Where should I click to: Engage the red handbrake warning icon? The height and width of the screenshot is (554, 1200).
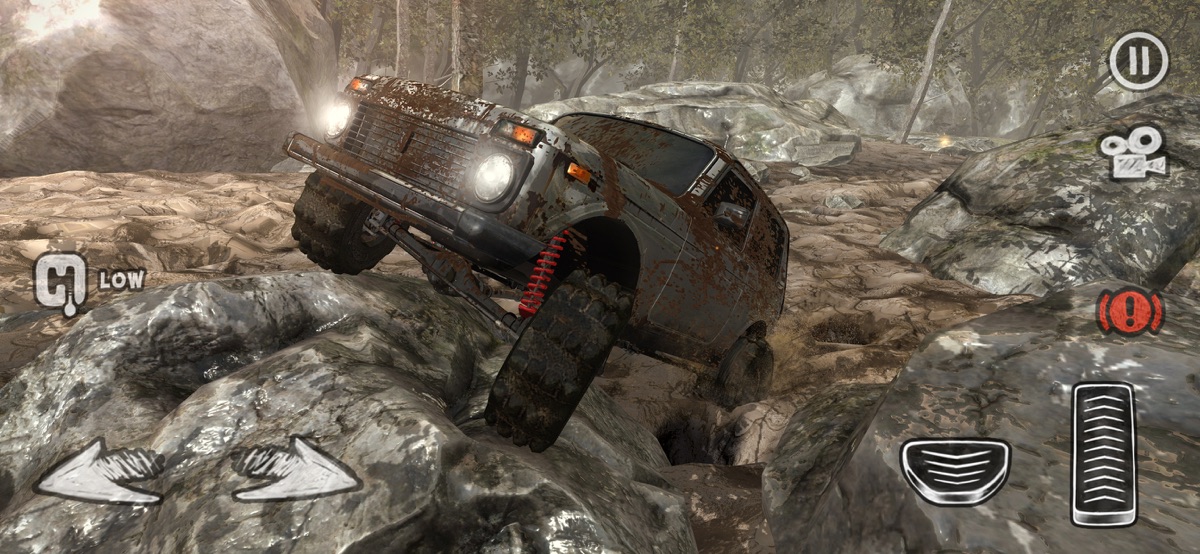click(x=1130, y=312)
